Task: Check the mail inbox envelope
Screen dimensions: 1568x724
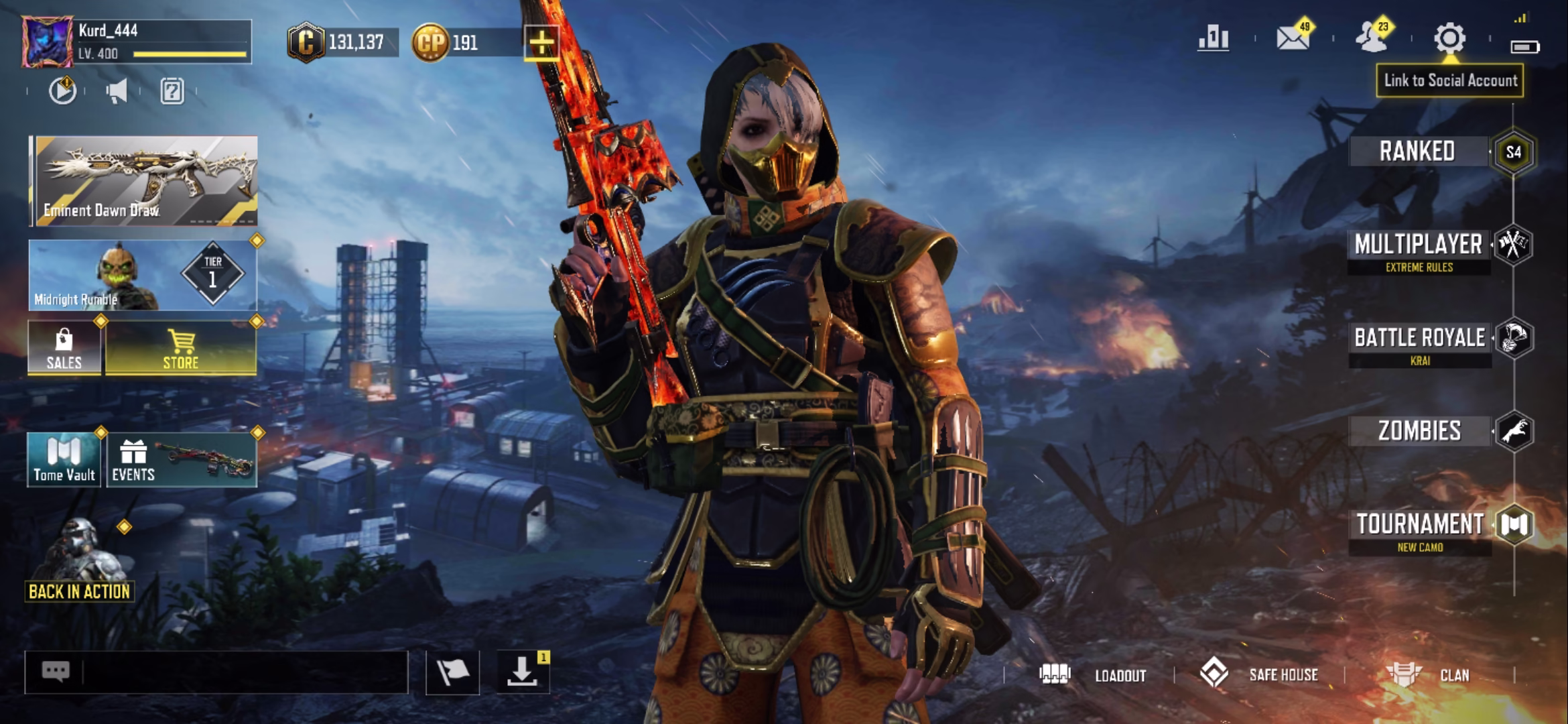Action: tap(1293, 38)
